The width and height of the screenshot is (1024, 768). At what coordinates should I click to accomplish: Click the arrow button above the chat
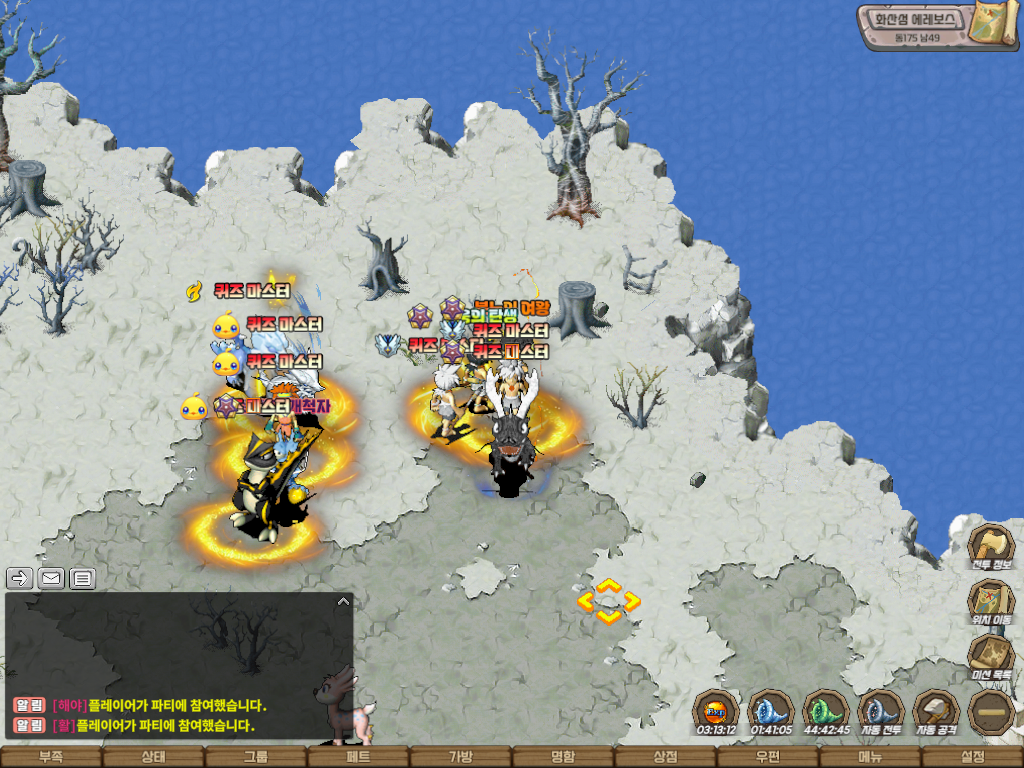(20, 577)
